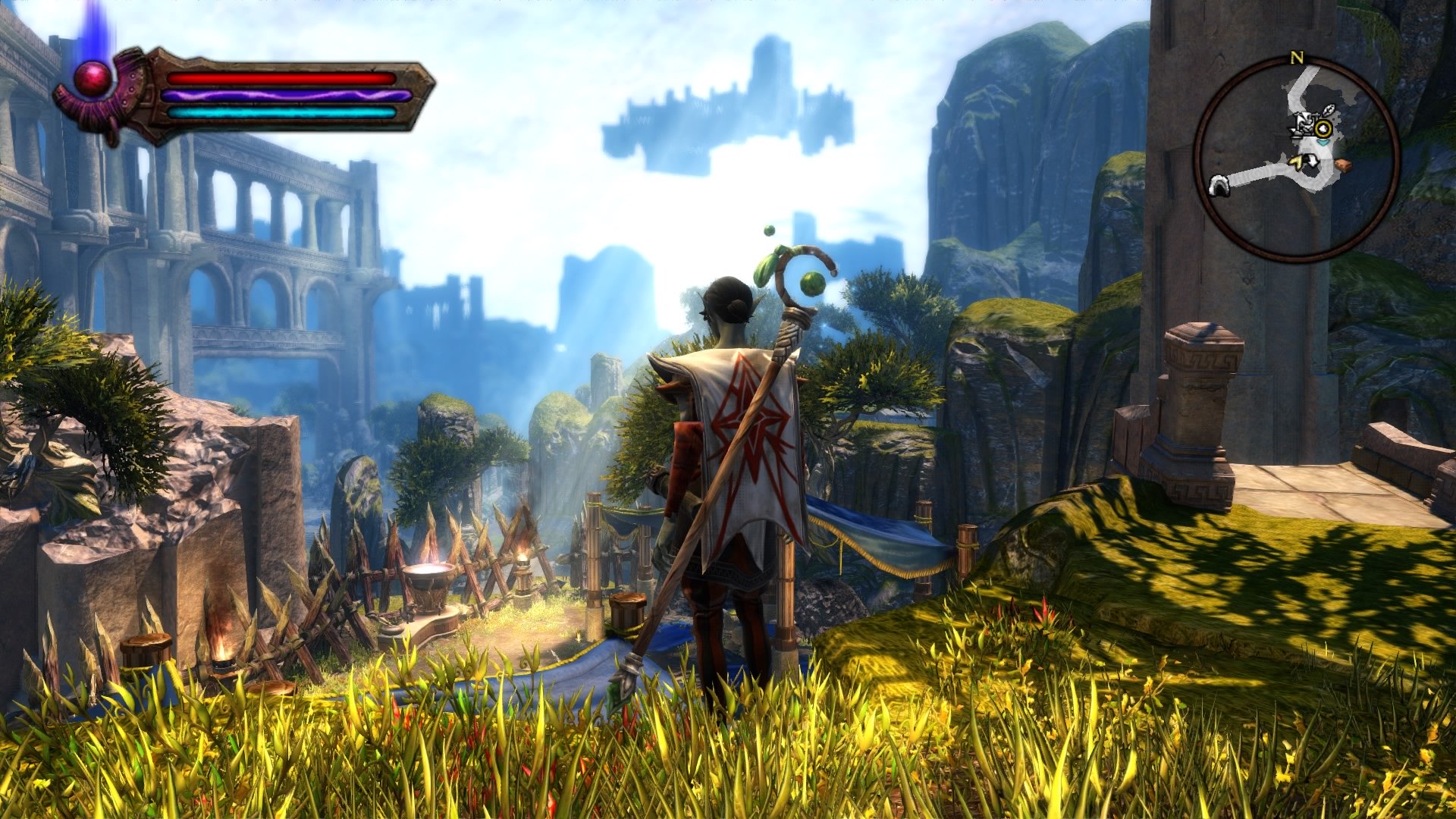Select the player arrow icon in the minimap
Viewport: 1456px width, 819px height.
(x=1323, y=142)
